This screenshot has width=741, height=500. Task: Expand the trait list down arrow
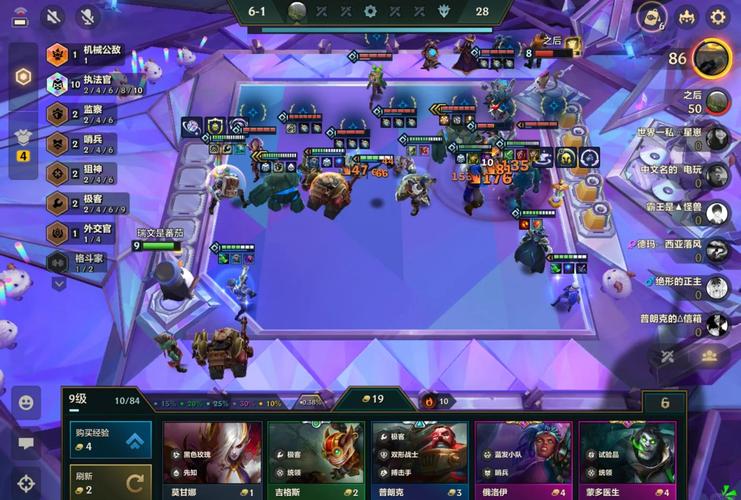58,284
